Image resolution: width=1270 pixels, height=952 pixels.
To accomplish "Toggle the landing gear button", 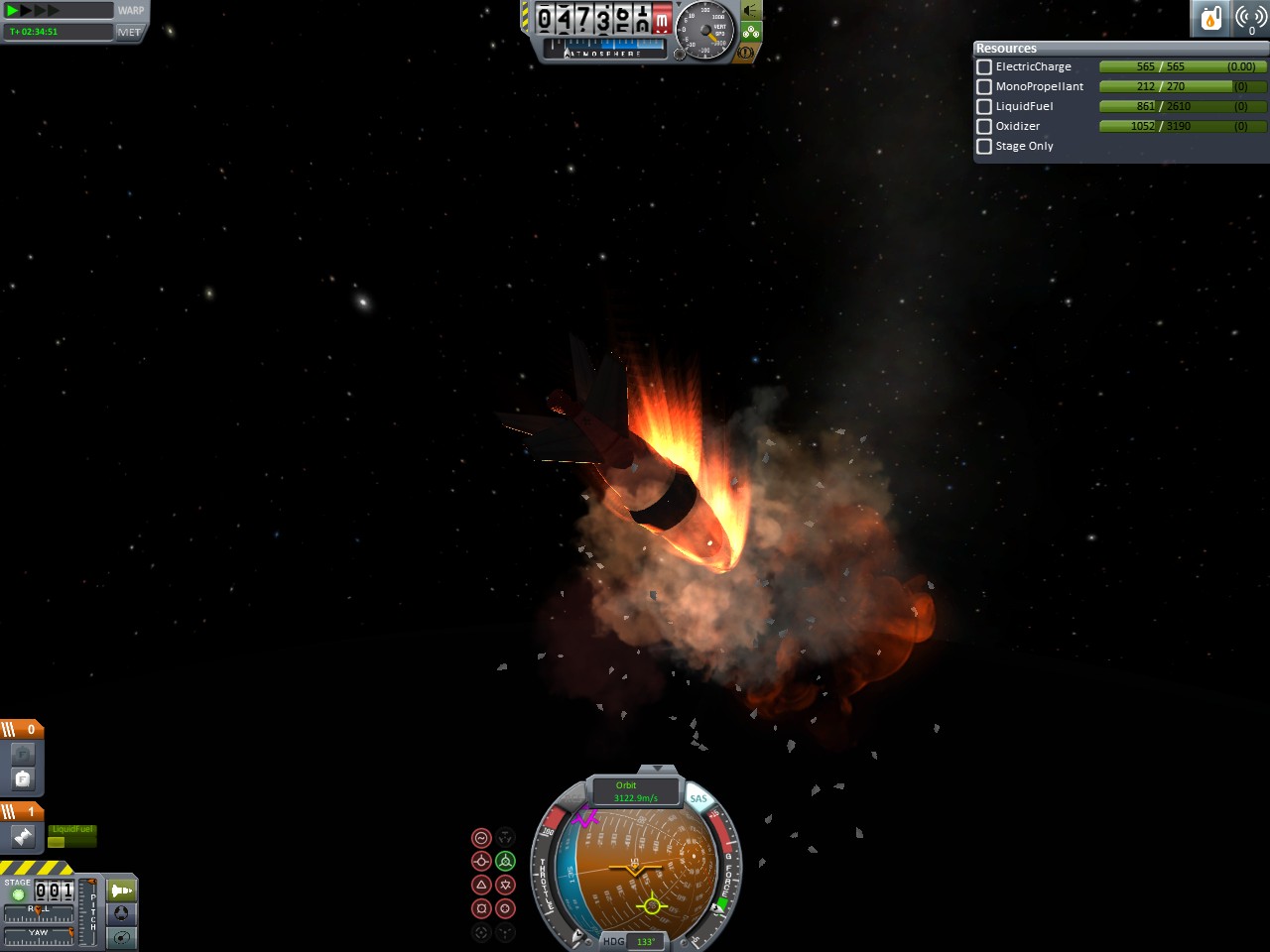I will [751, 32].
